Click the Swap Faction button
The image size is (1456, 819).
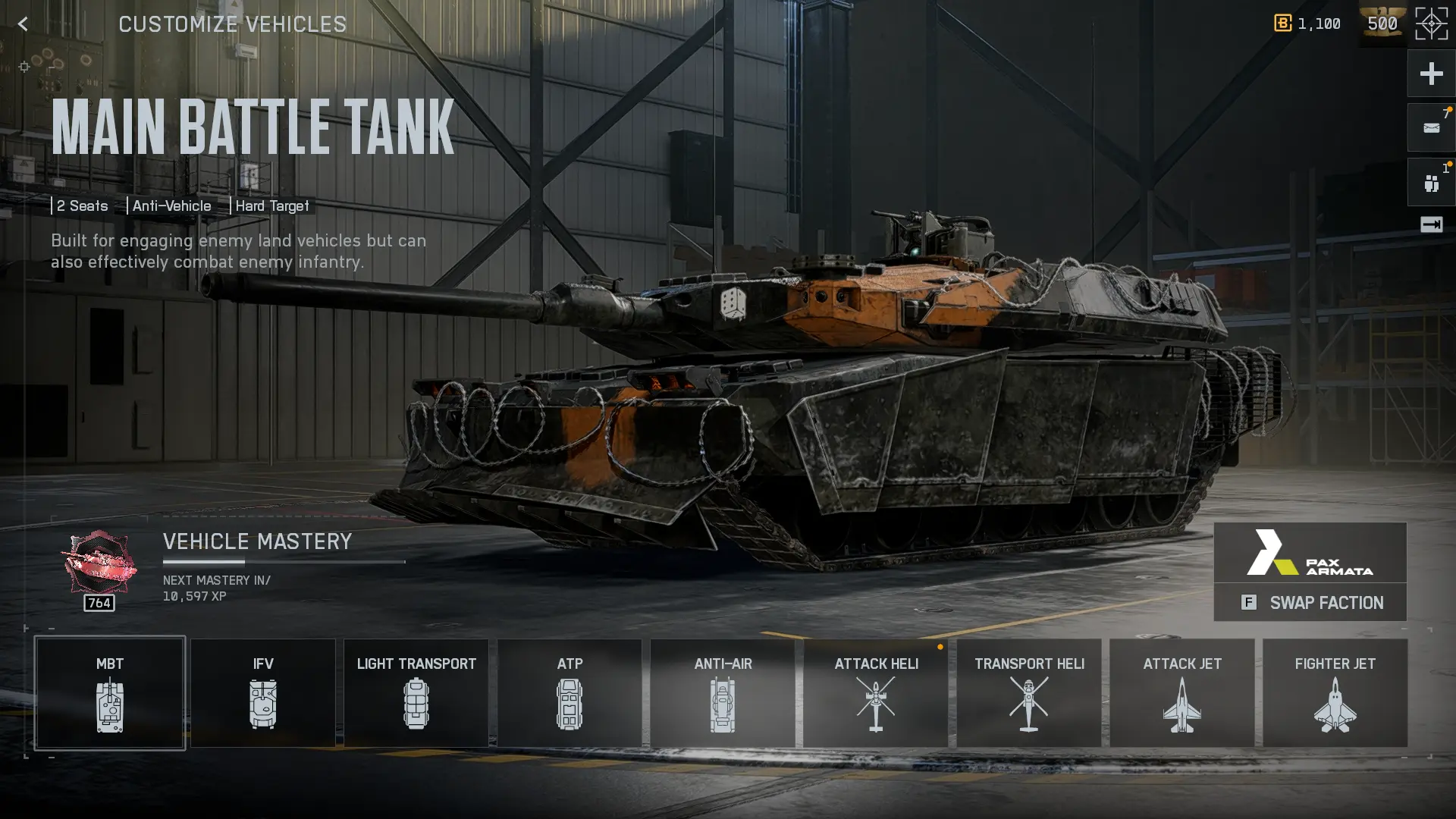click(1310, 603)
